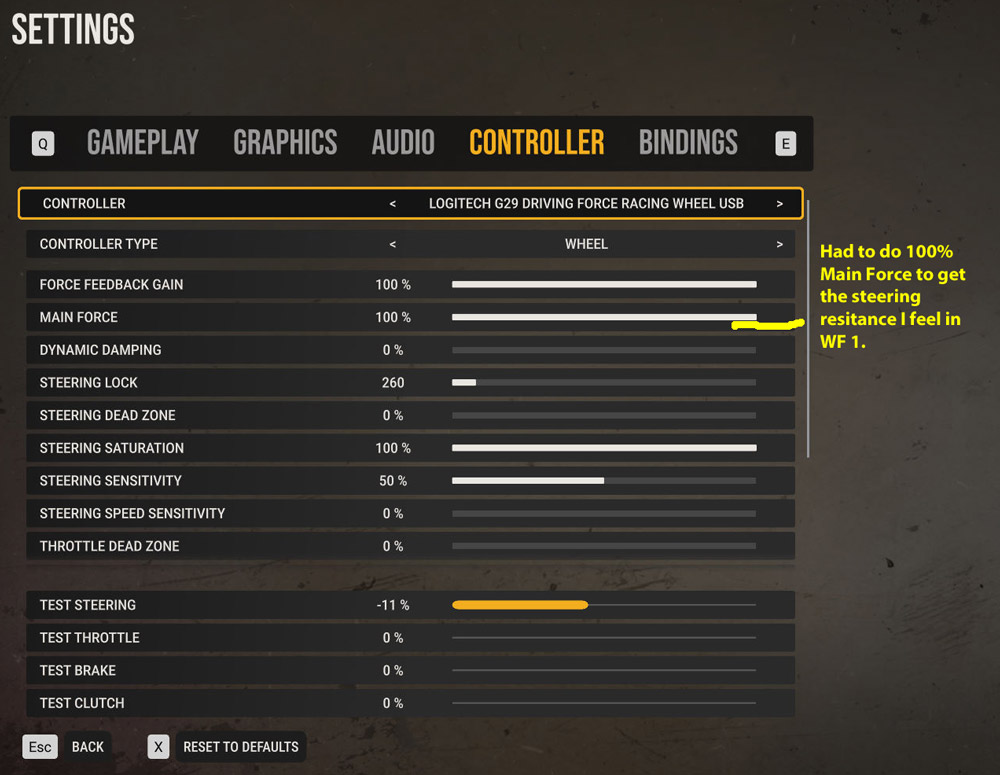Change the Steering Lock slider
The height and width of the screenshot is (775, 1000).
pos(604,383)
